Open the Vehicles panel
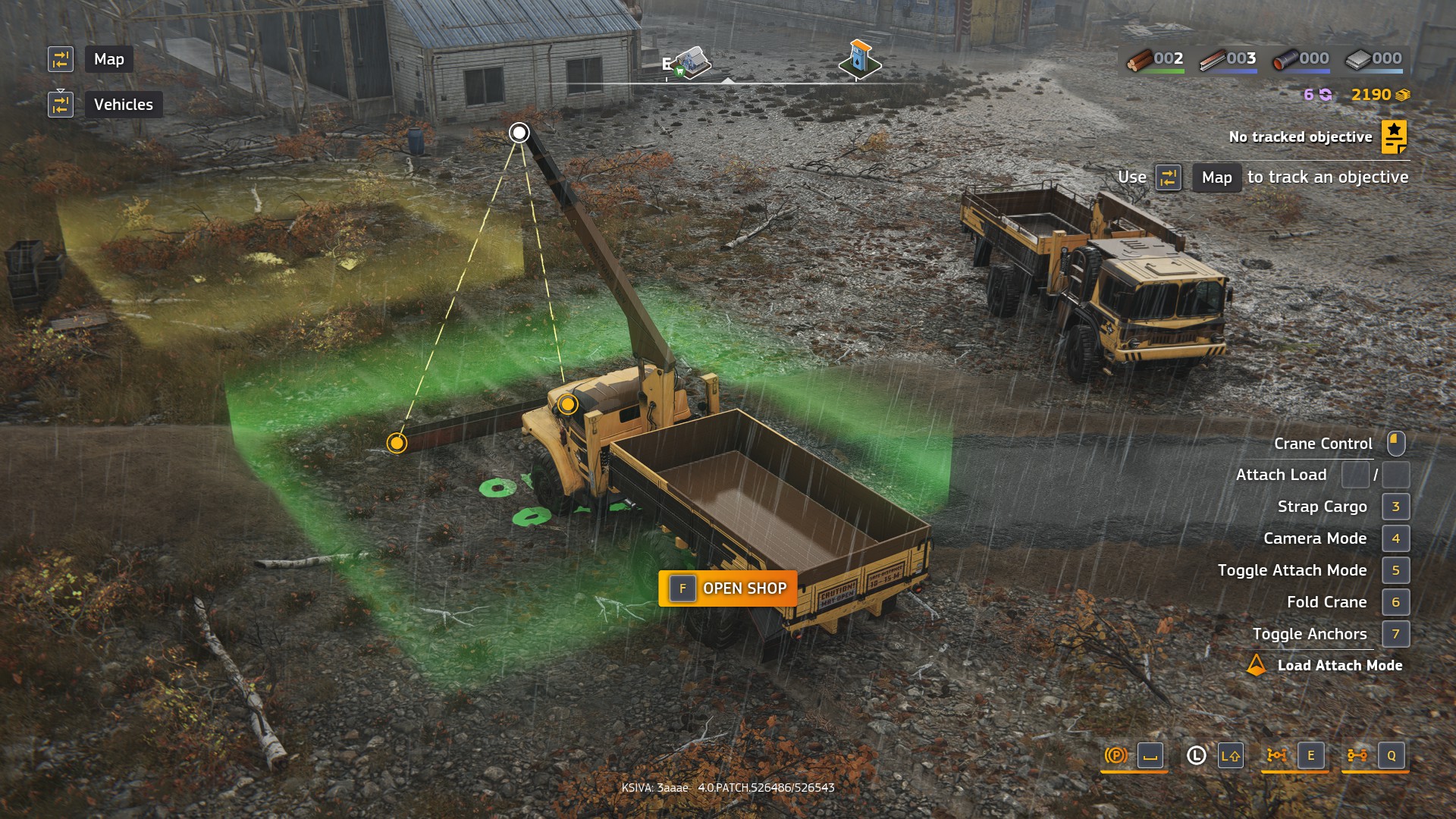 click(124, 104)
